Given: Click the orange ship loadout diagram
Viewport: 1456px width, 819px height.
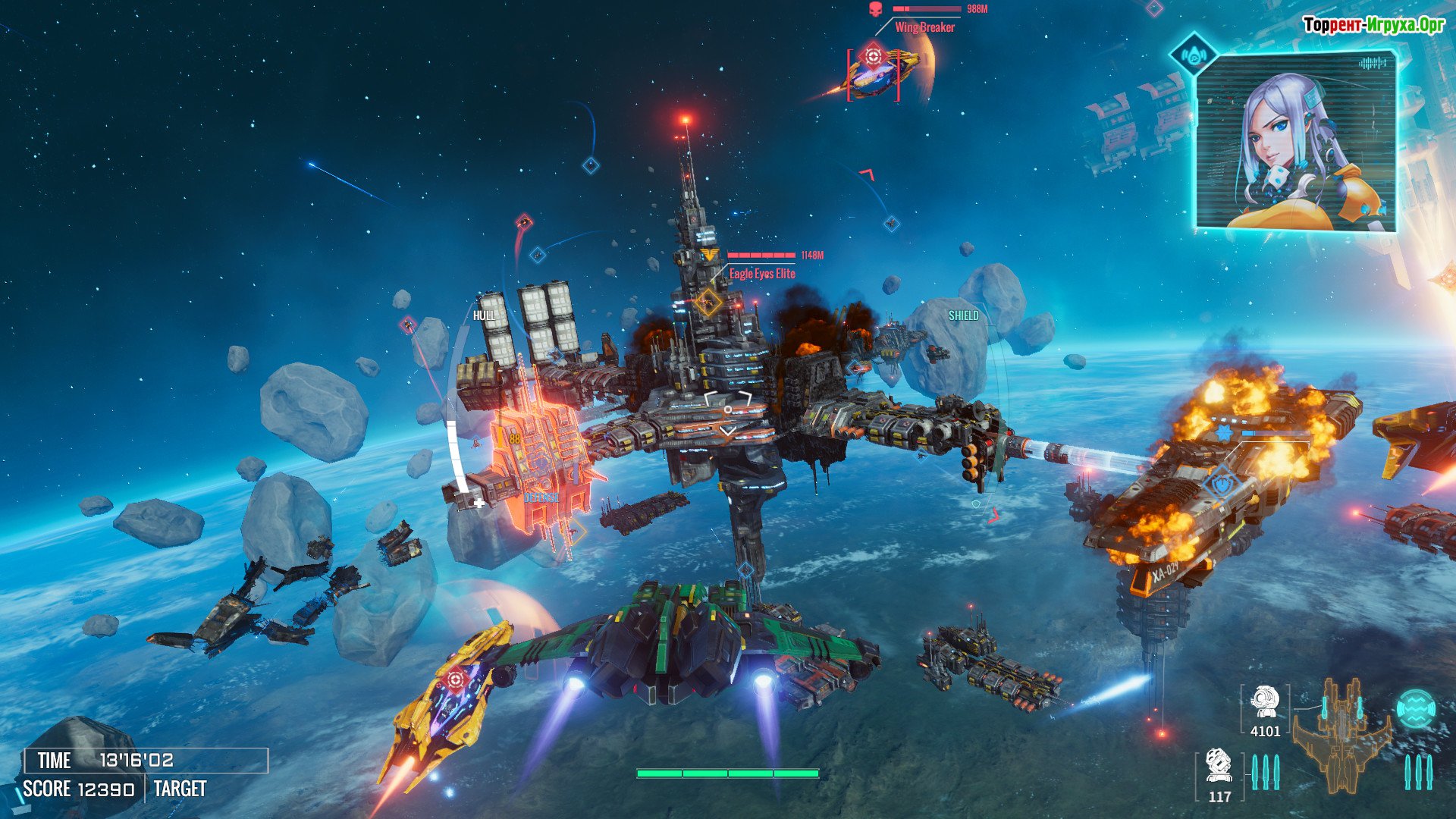Looking at the screenshot, I should tap(1341, 734).
